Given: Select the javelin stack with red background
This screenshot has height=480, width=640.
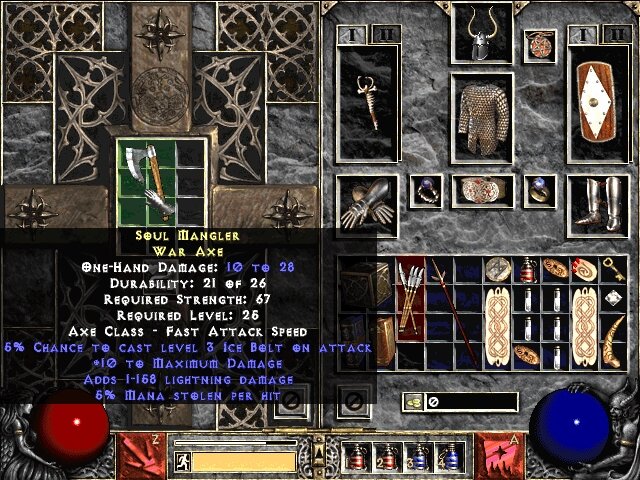Looking at the screenshot, I should 411,297.
